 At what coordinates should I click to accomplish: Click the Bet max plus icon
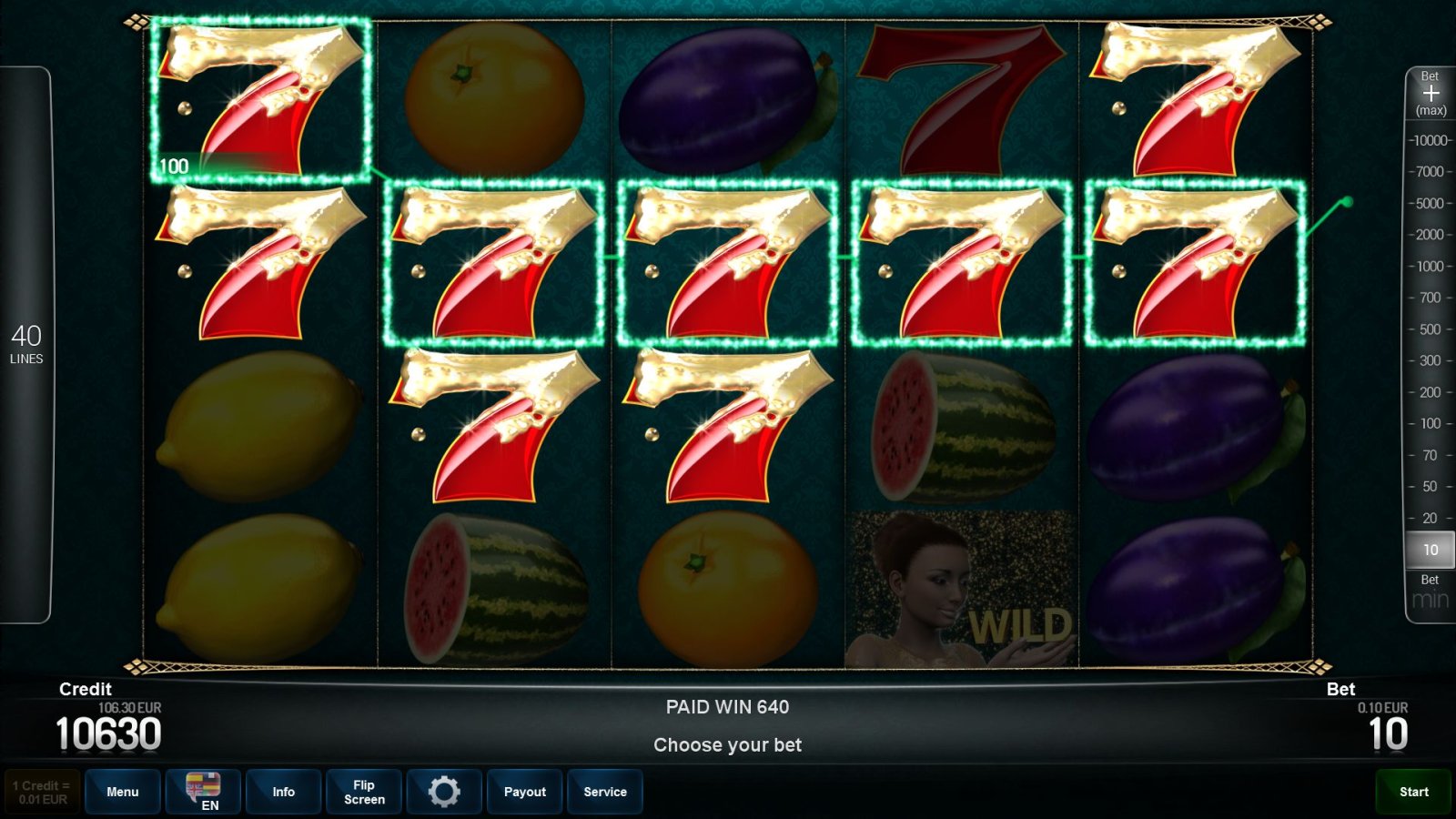[1431, 94]
